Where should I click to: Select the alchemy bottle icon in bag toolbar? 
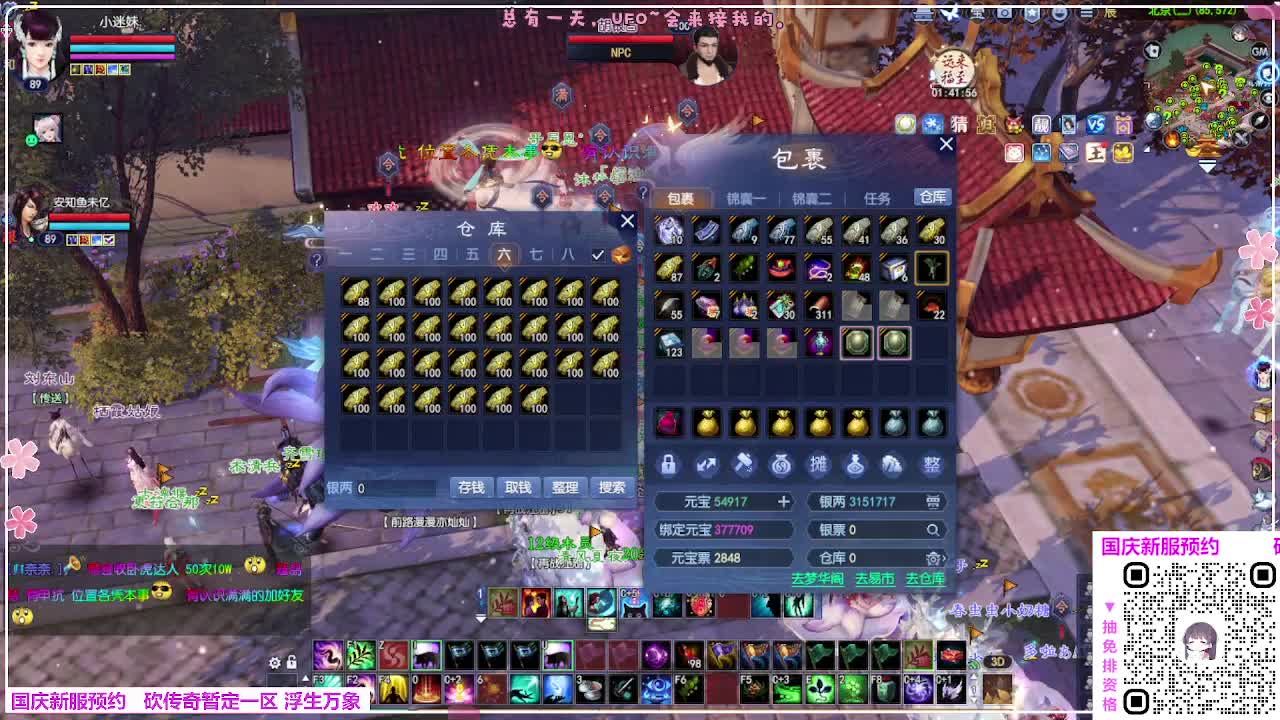click(x=855, y=465)
